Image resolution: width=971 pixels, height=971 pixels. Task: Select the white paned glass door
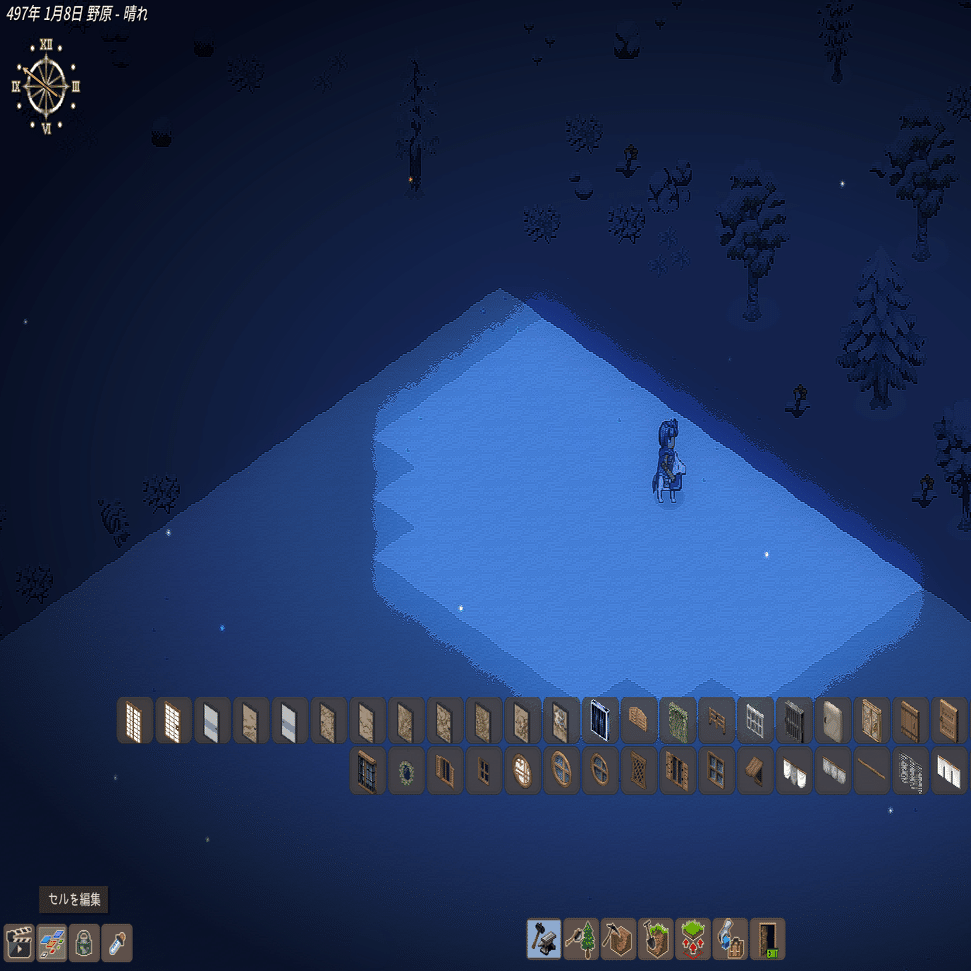(x=756, y=720)
